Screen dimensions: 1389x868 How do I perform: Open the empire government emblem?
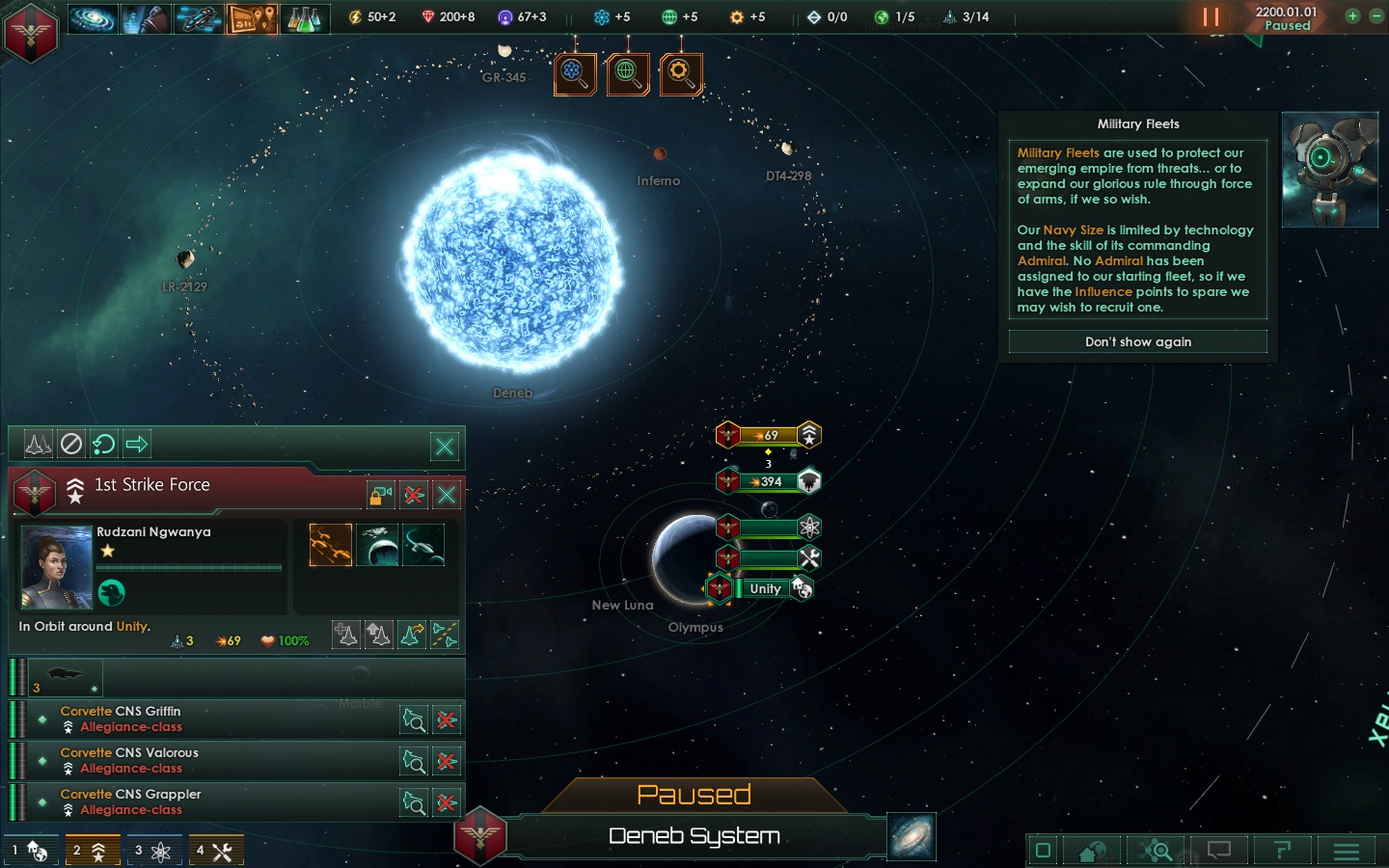(x=31, y=31)
